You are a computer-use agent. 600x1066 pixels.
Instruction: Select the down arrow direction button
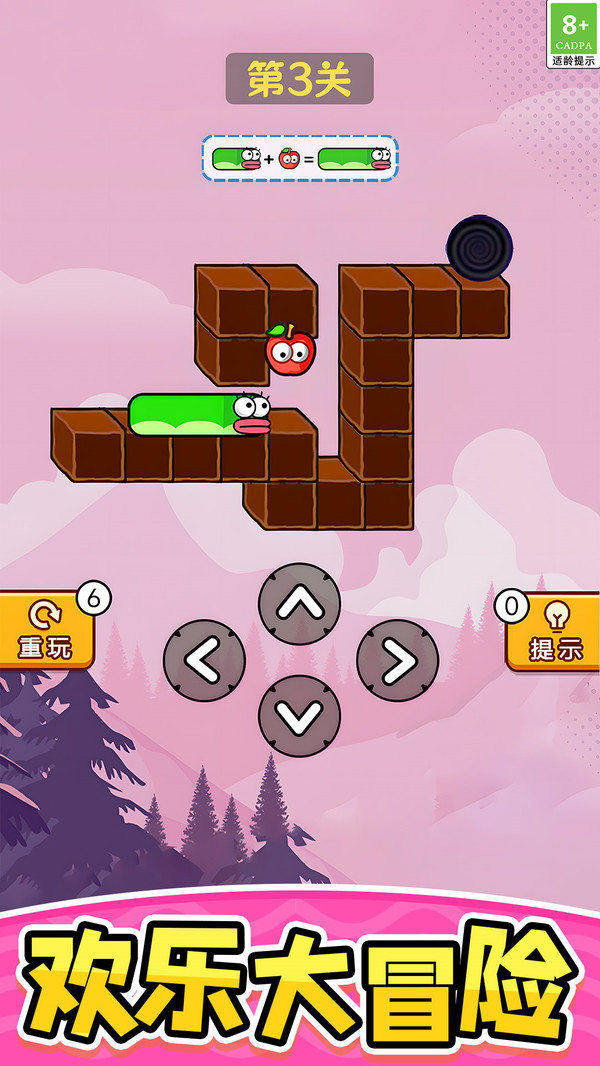[x=299, y=716]
